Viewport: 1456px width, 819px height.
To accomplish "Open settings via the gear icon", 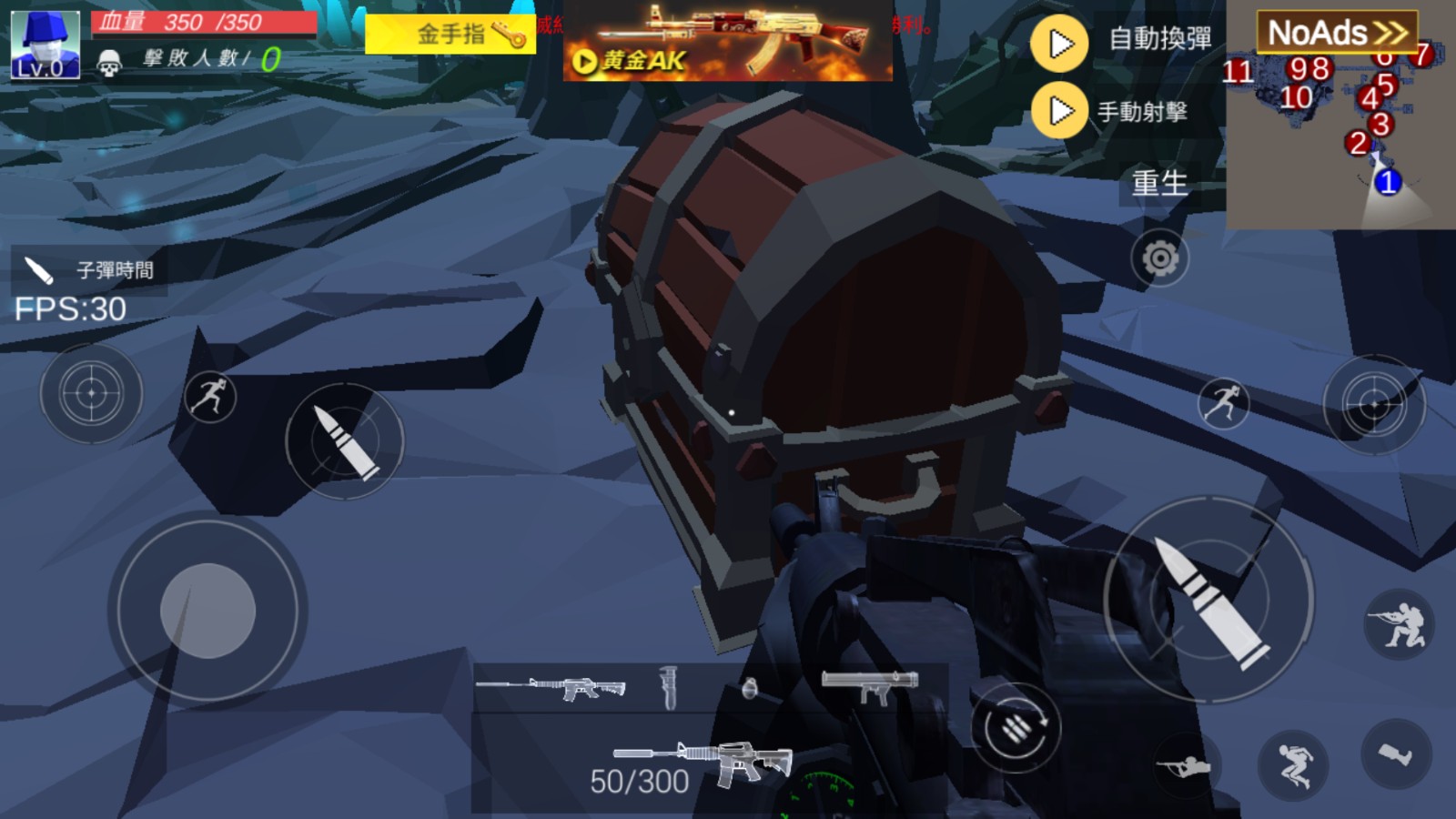I will pos(1159,259).
